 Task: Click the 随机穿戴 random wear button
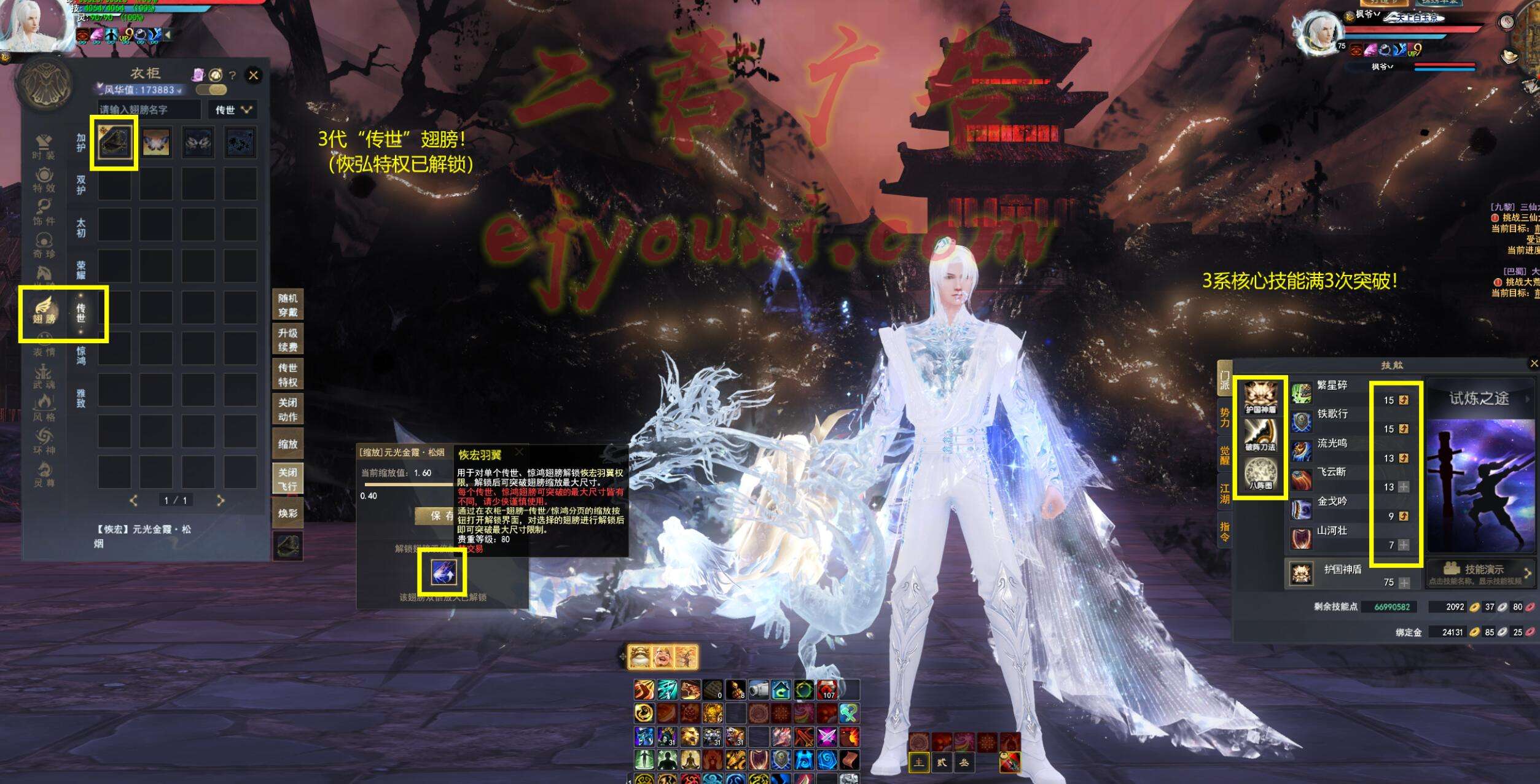point(287,305)
